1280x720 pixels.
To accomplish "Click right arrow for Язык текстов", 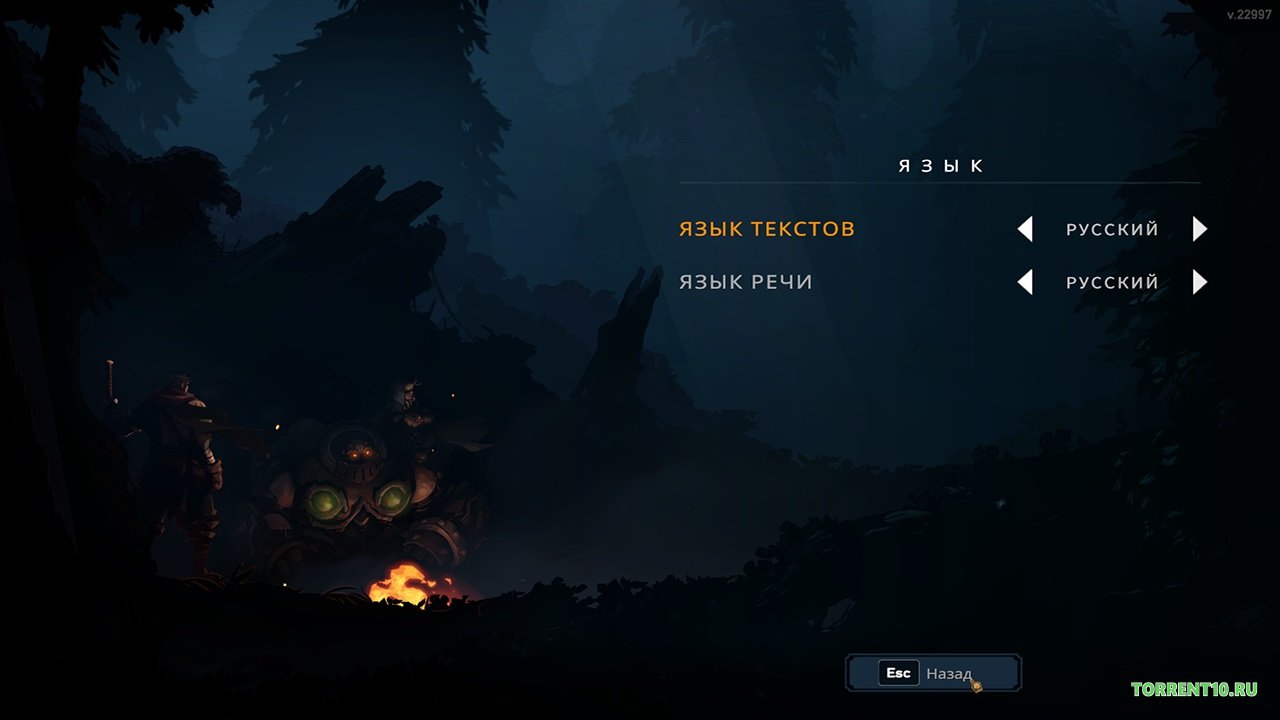I will pos(1200,229).
